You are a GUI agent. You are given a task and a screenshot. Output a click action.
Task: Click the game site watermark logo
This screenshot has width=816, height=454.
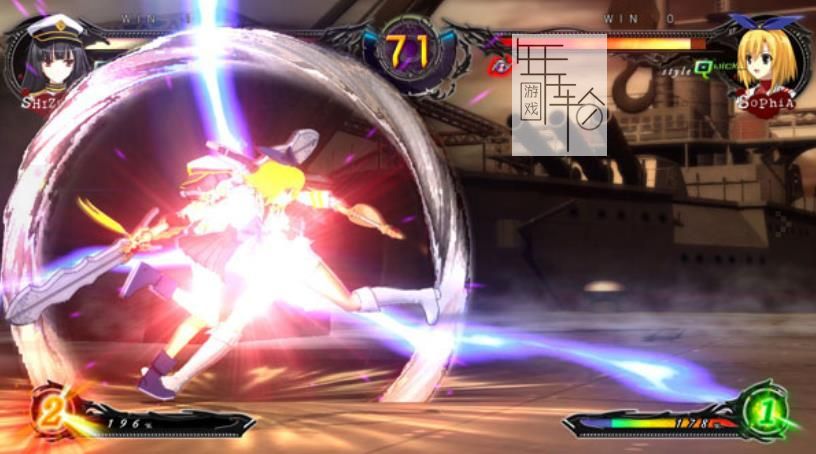coord(560,95)
